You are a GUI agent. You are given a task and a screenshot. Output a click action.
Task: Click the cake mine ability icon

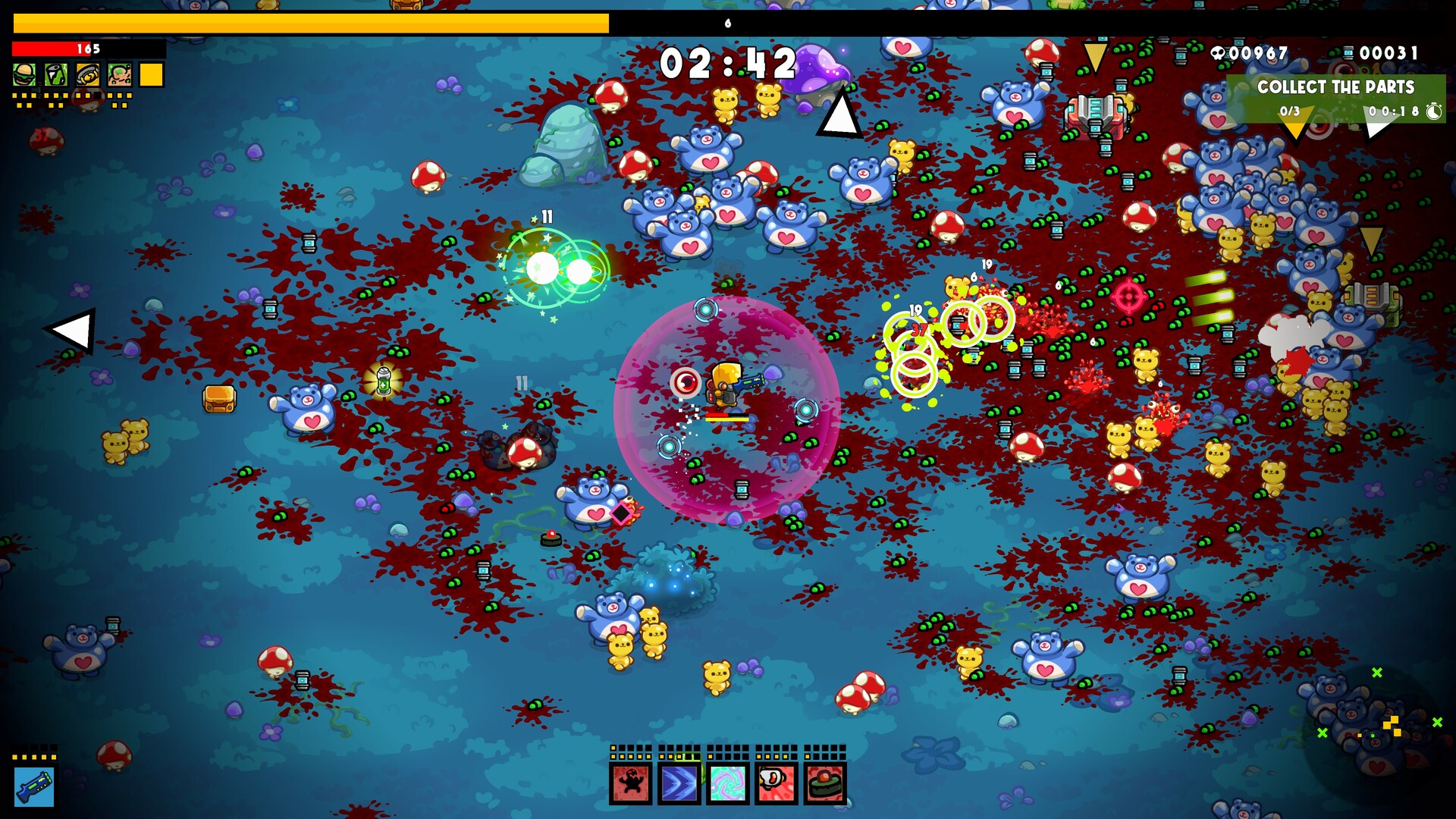825,783
